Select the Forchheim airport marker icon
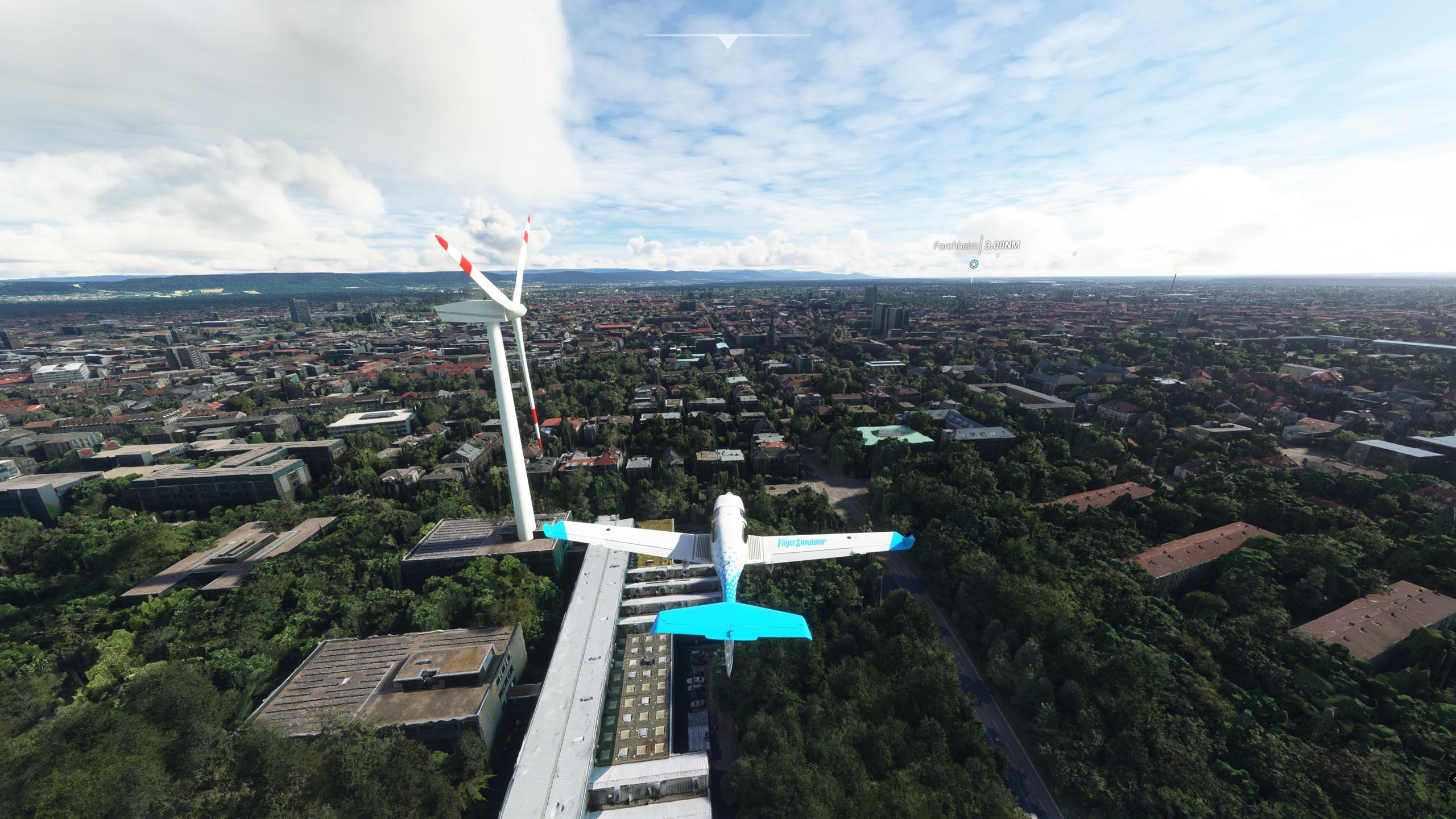The height and width of the screenshot is (819, 1456). [x=974, y=264]
